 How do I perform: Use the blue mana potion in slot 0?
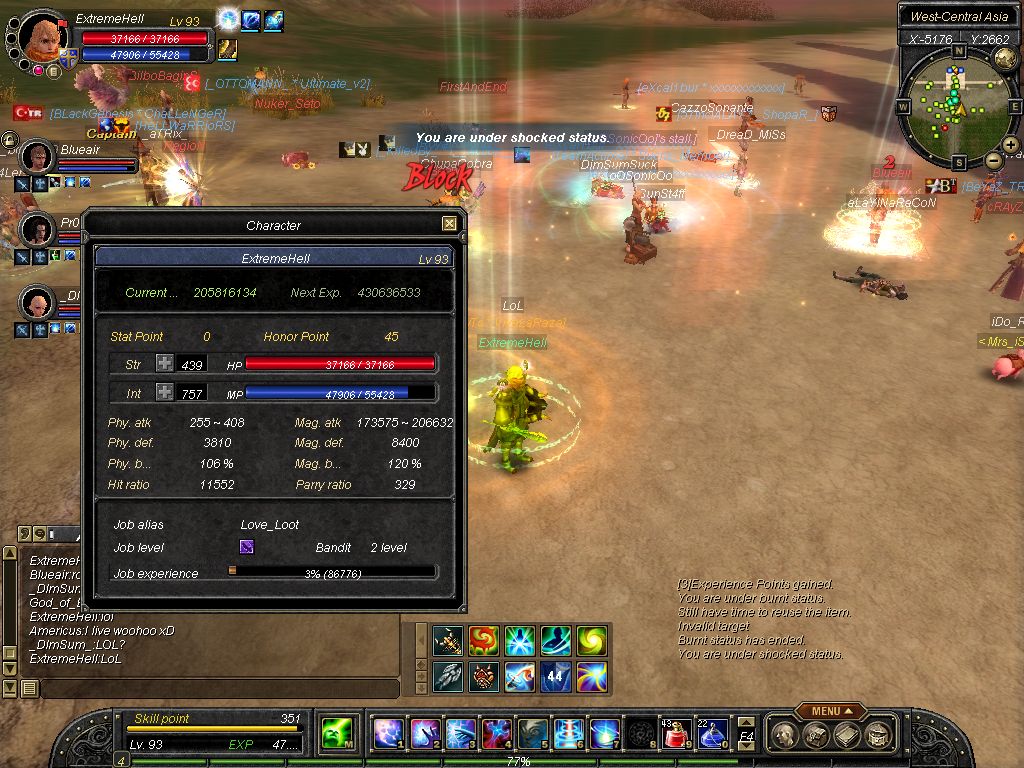712,735
